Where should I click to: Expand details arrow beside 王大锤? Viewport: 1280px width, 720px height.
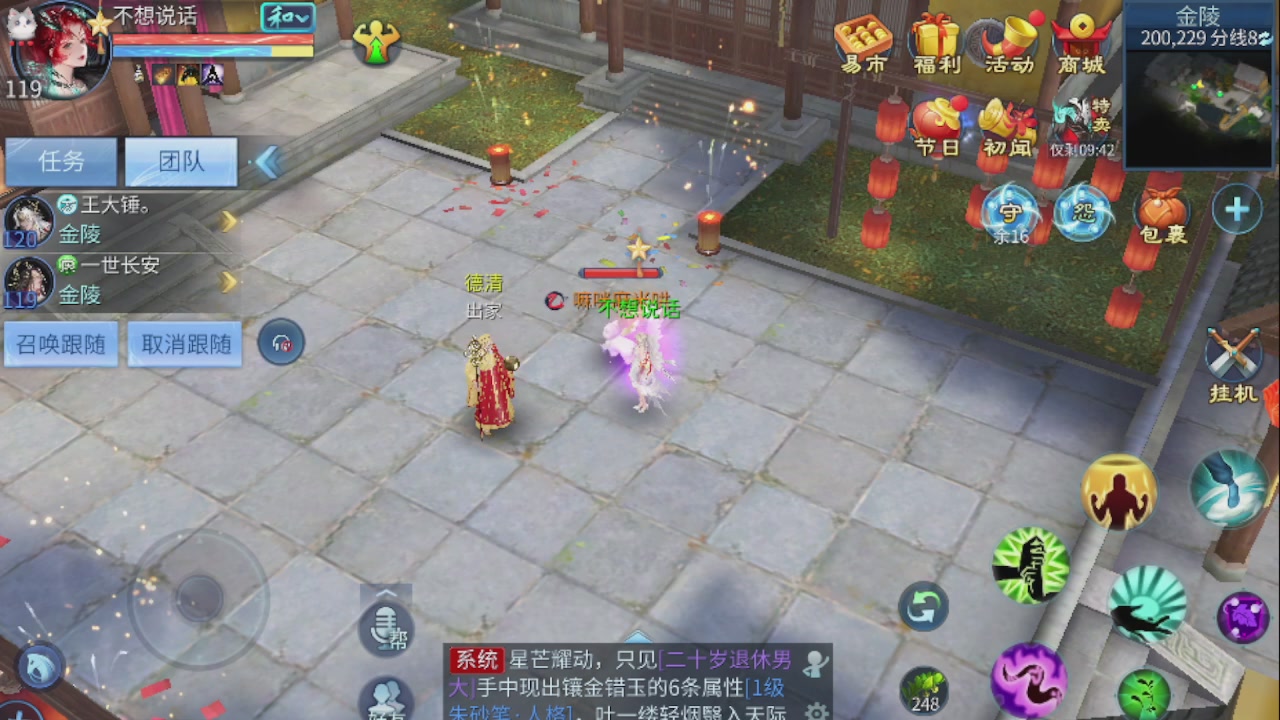tap(228, 222)
